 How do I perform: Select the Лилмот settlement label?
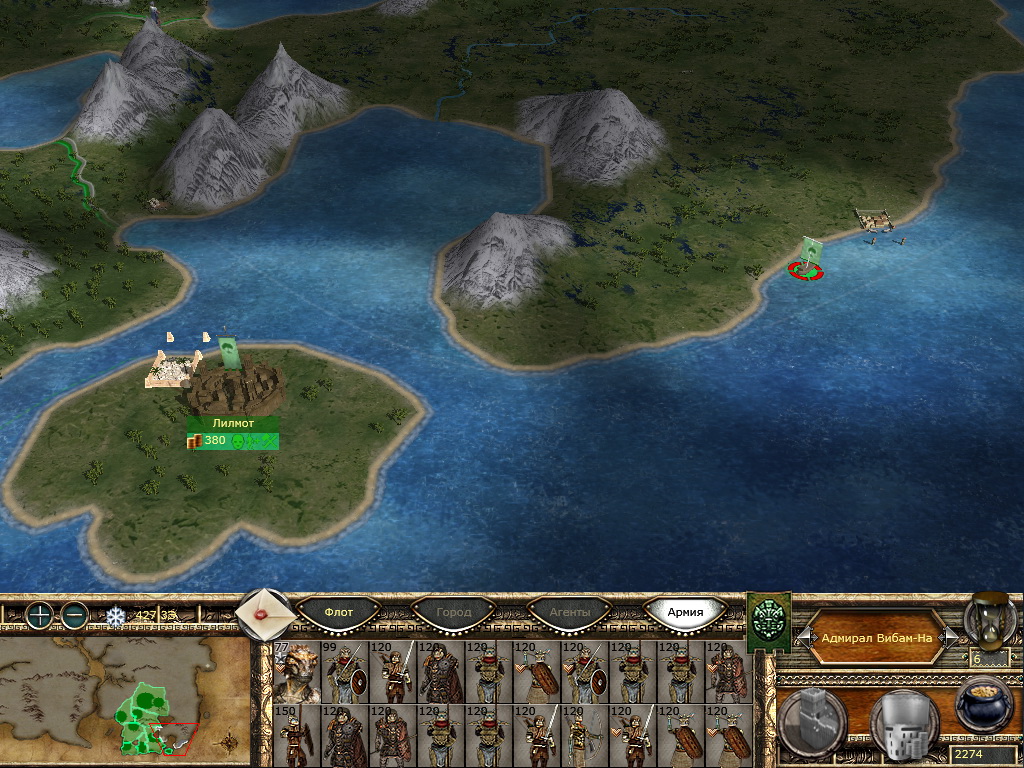click(x=232, y=423)
